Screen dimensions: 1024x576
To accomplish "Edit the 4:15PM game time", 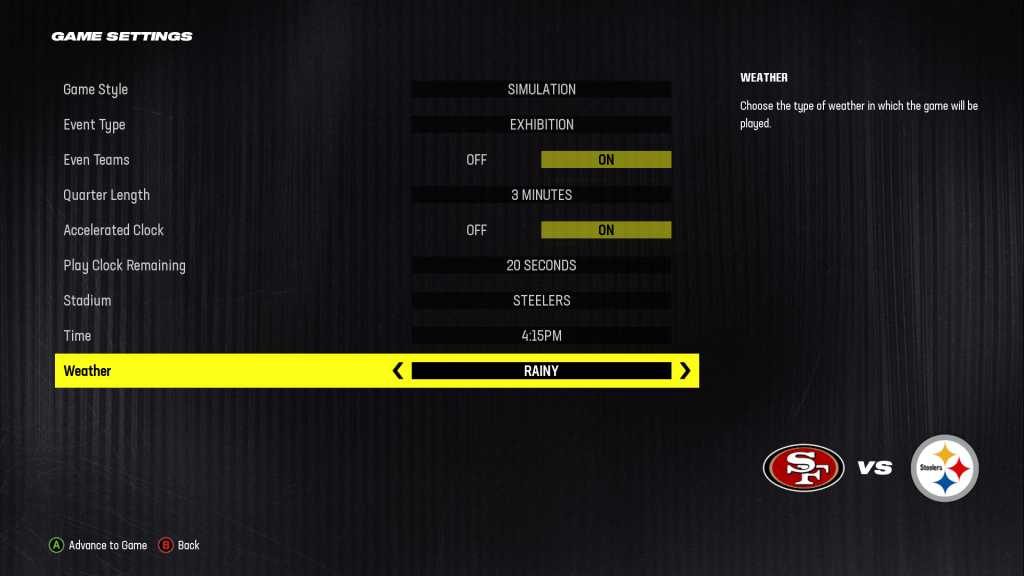I will 541,336.
